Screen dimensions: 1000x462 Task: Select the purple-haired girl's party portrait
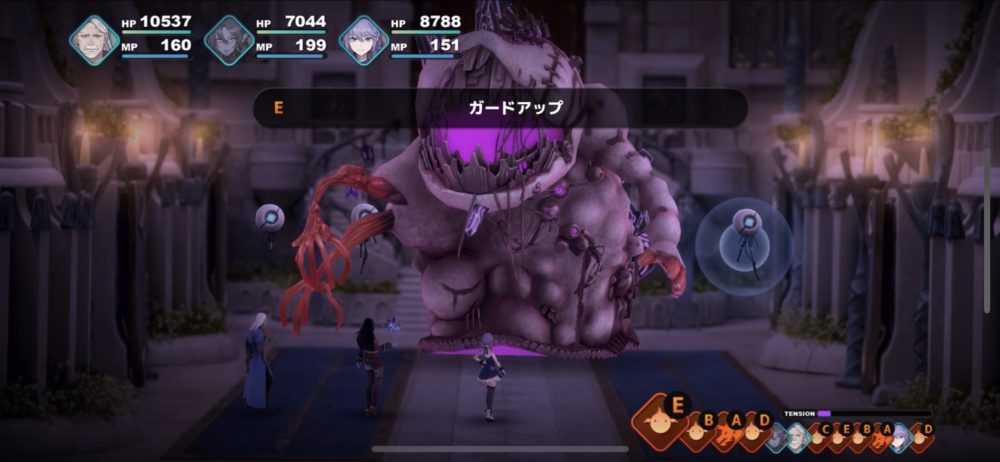tap(363, 40)
